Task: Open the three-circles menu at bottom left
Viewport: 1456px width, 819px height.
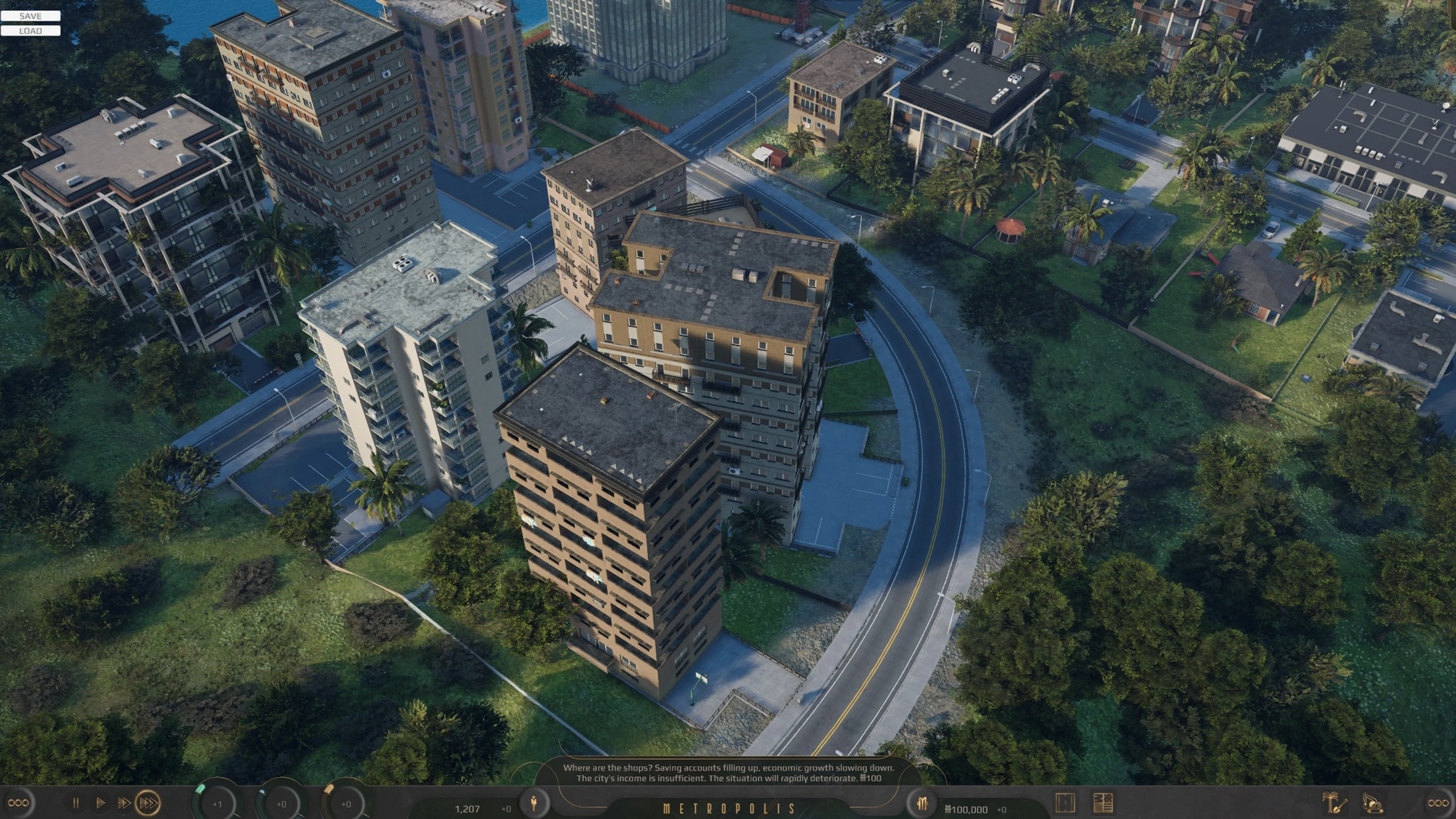Action: coord(18,803)
